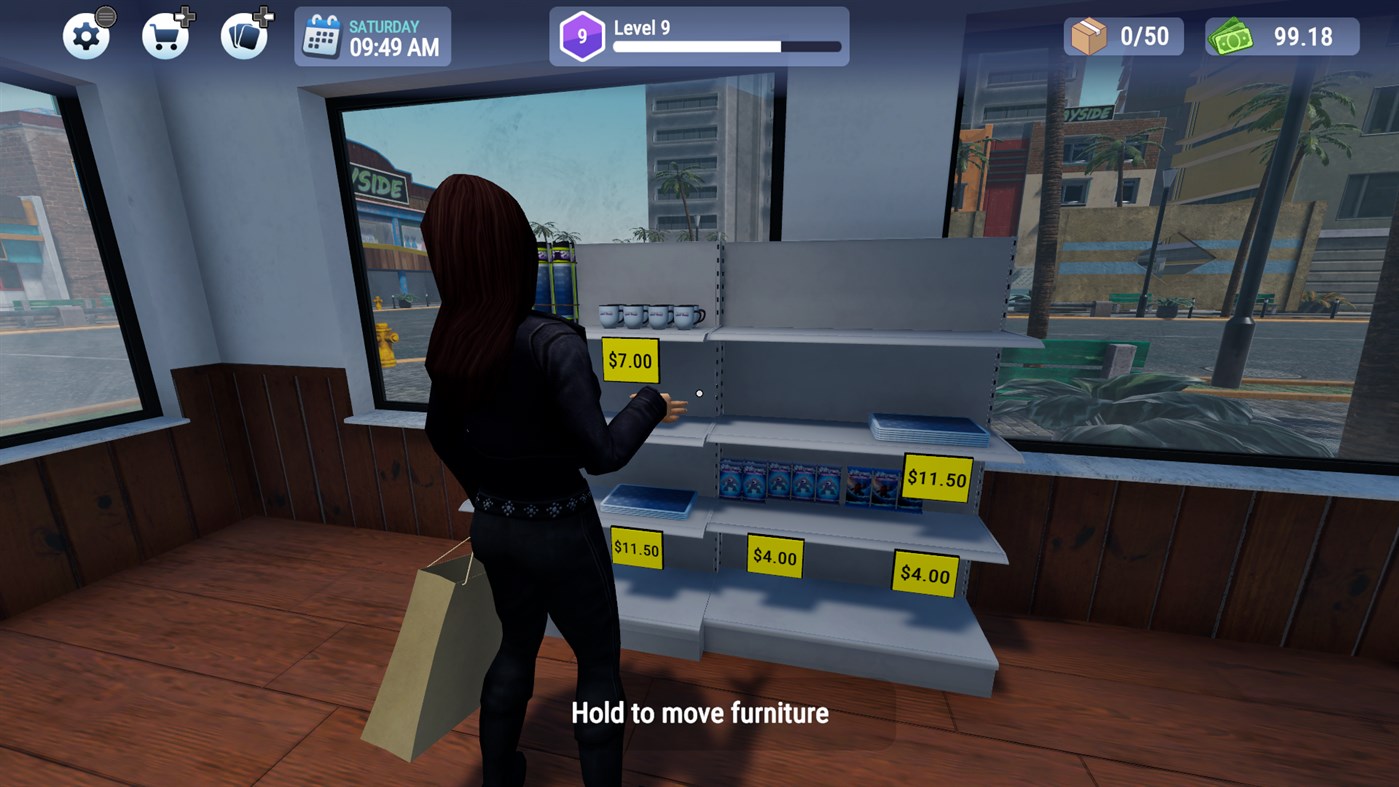Click the green money icon next to 99.18
The image size is (1399, 787).
click(x=1234, y=35)
